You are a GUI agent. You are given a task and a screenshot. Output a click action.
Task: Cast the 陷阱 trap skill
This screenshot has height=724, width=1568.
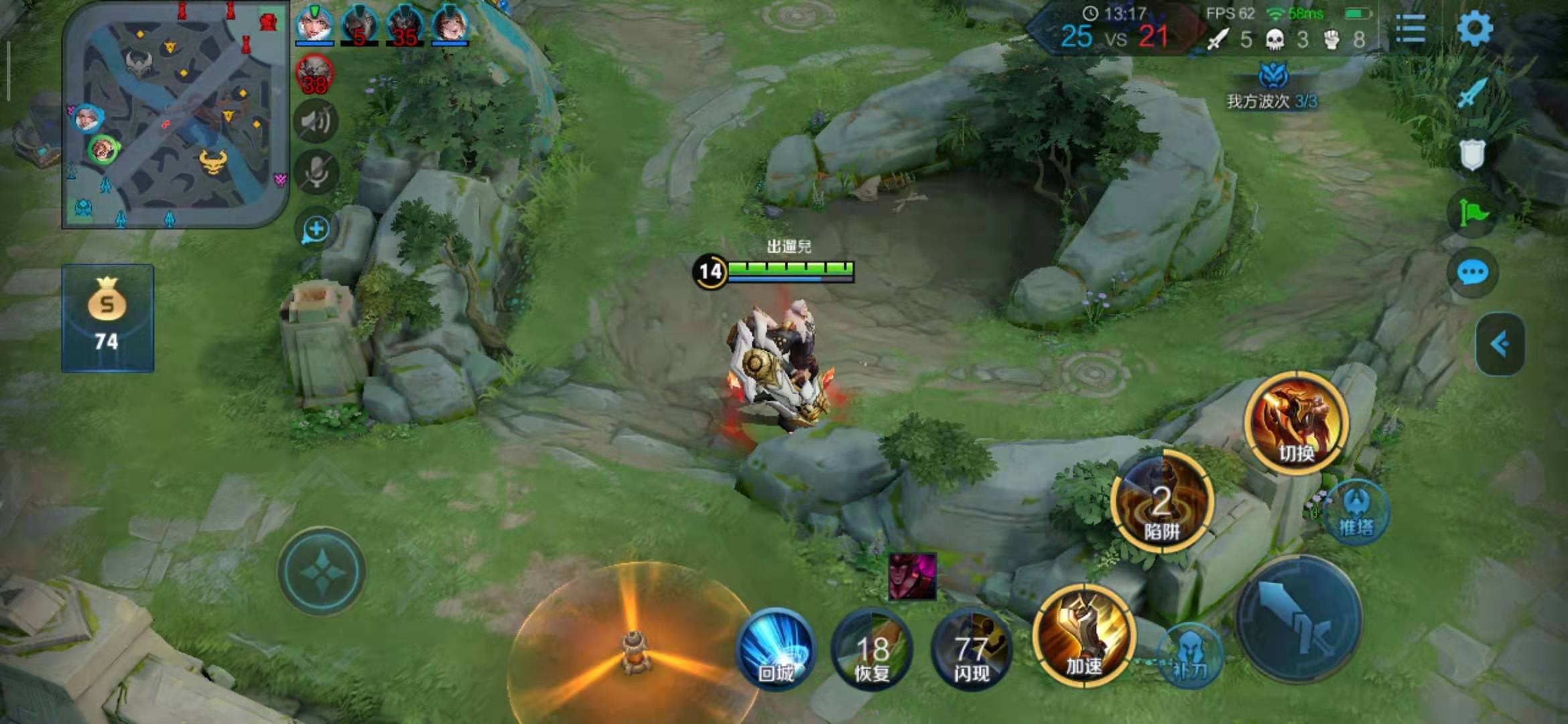[1161, 503]
